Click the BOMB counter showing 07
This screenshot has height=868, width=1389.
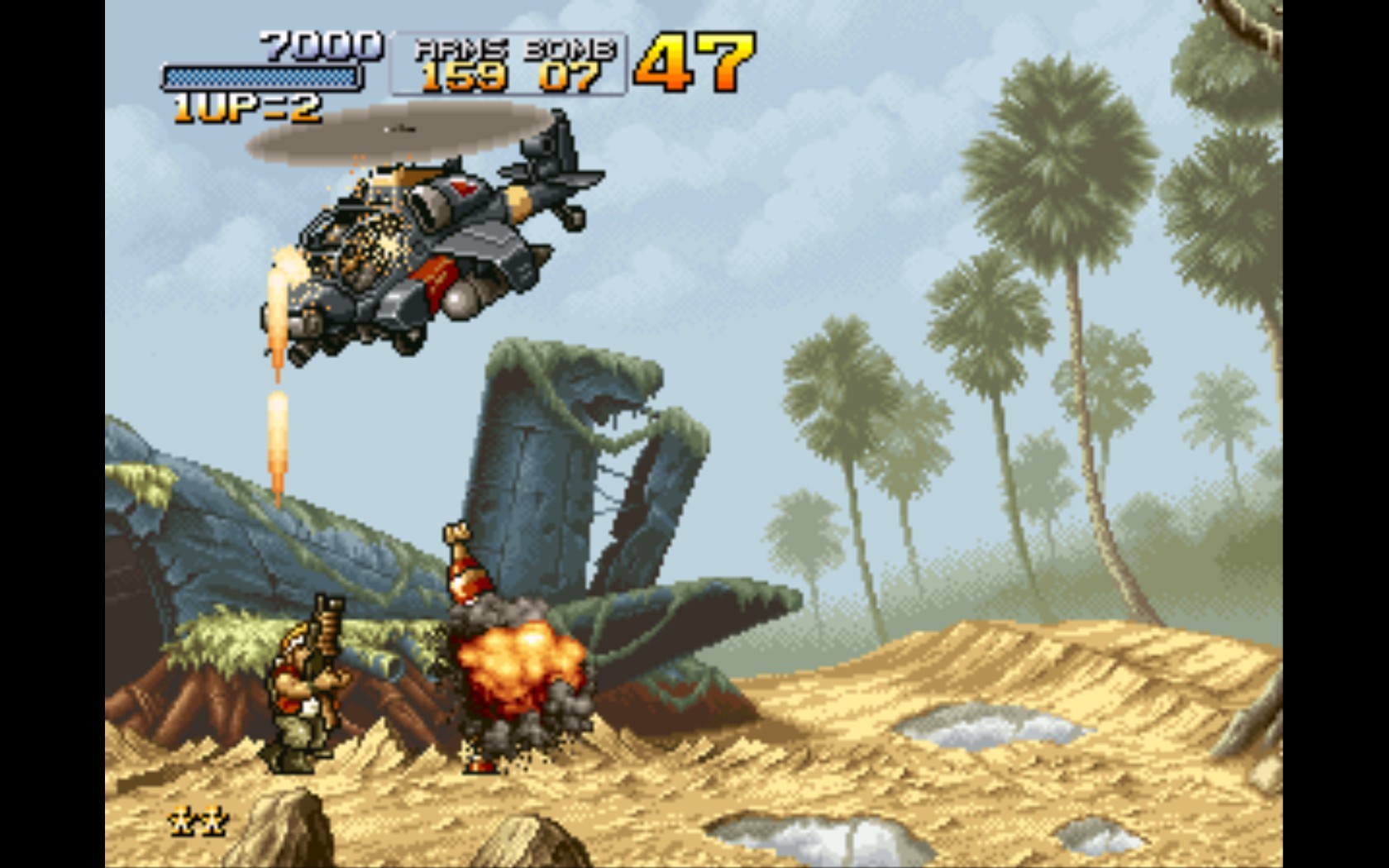pos(568,76)
